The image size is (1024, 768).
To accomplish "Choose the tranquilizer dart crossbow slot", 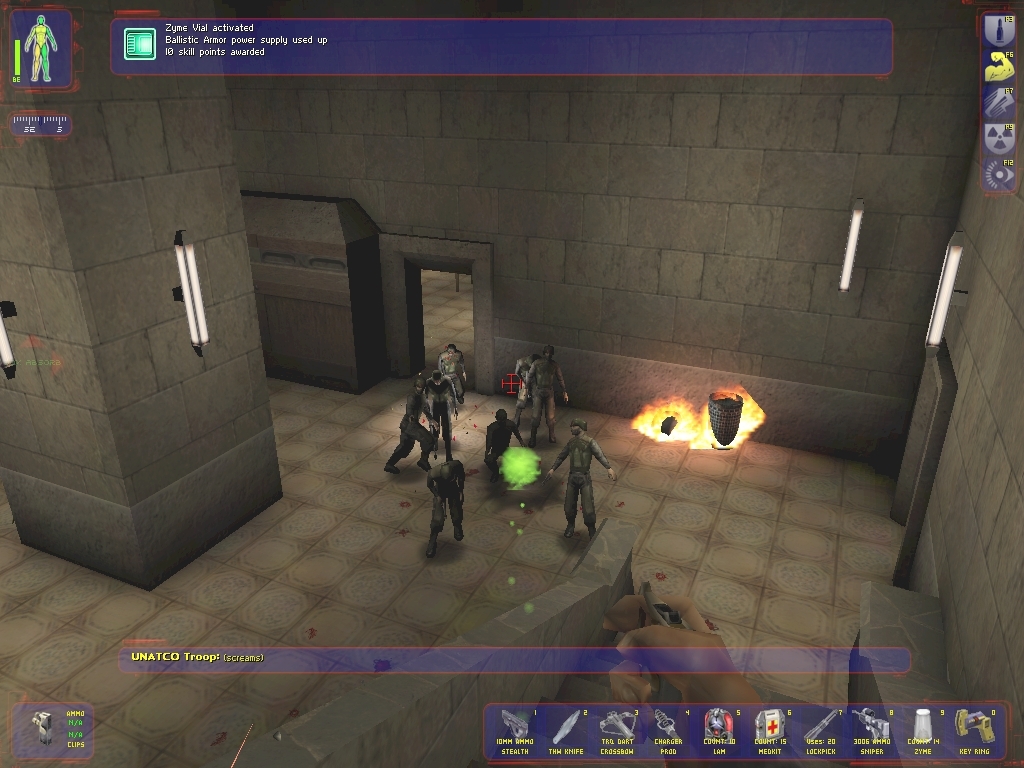I will pyautogui.click(x=617, y=731).
